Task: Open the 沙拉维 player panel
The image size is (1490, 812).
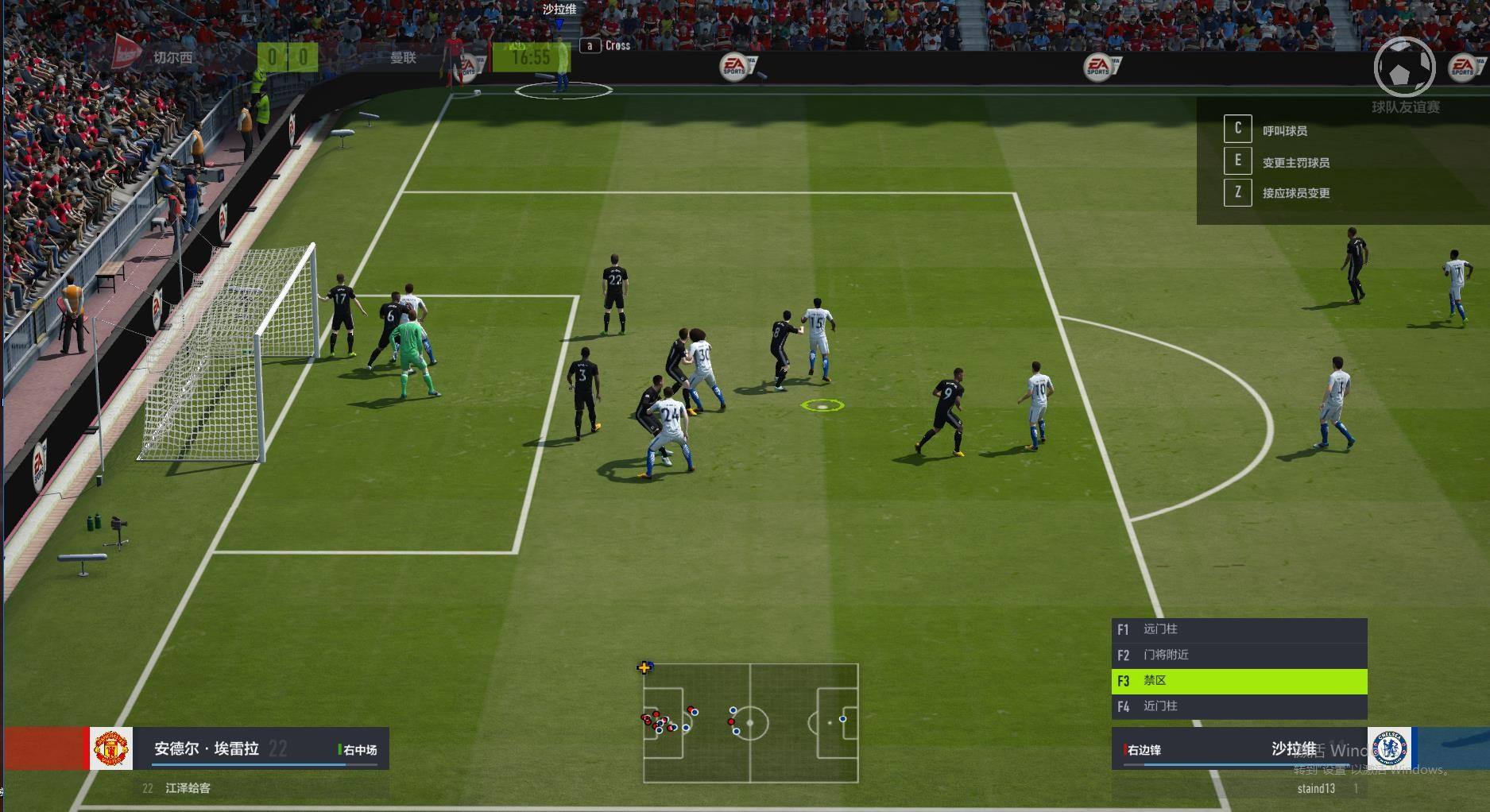Action: point(1240,748)
